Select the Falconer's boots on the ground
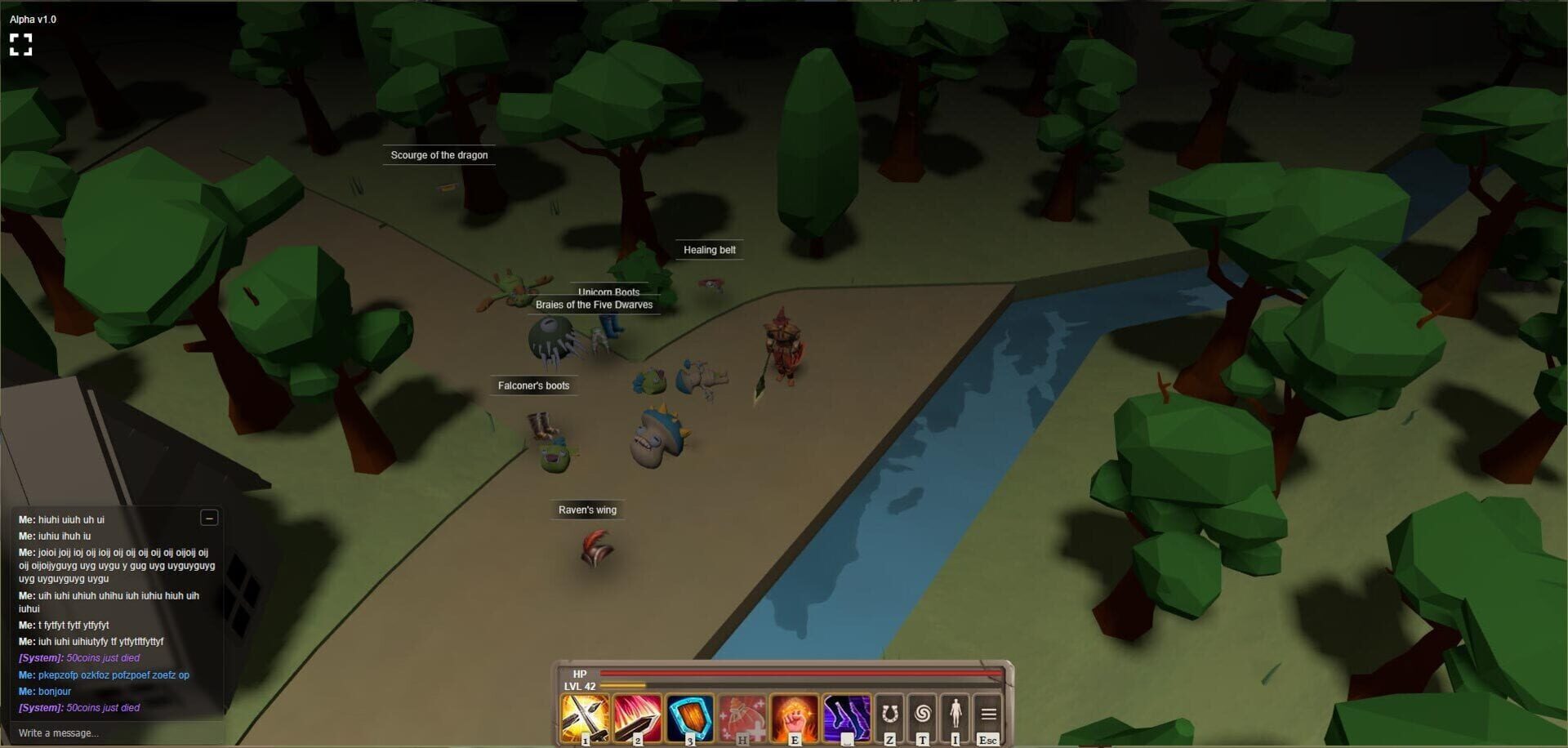 point(534,385)
